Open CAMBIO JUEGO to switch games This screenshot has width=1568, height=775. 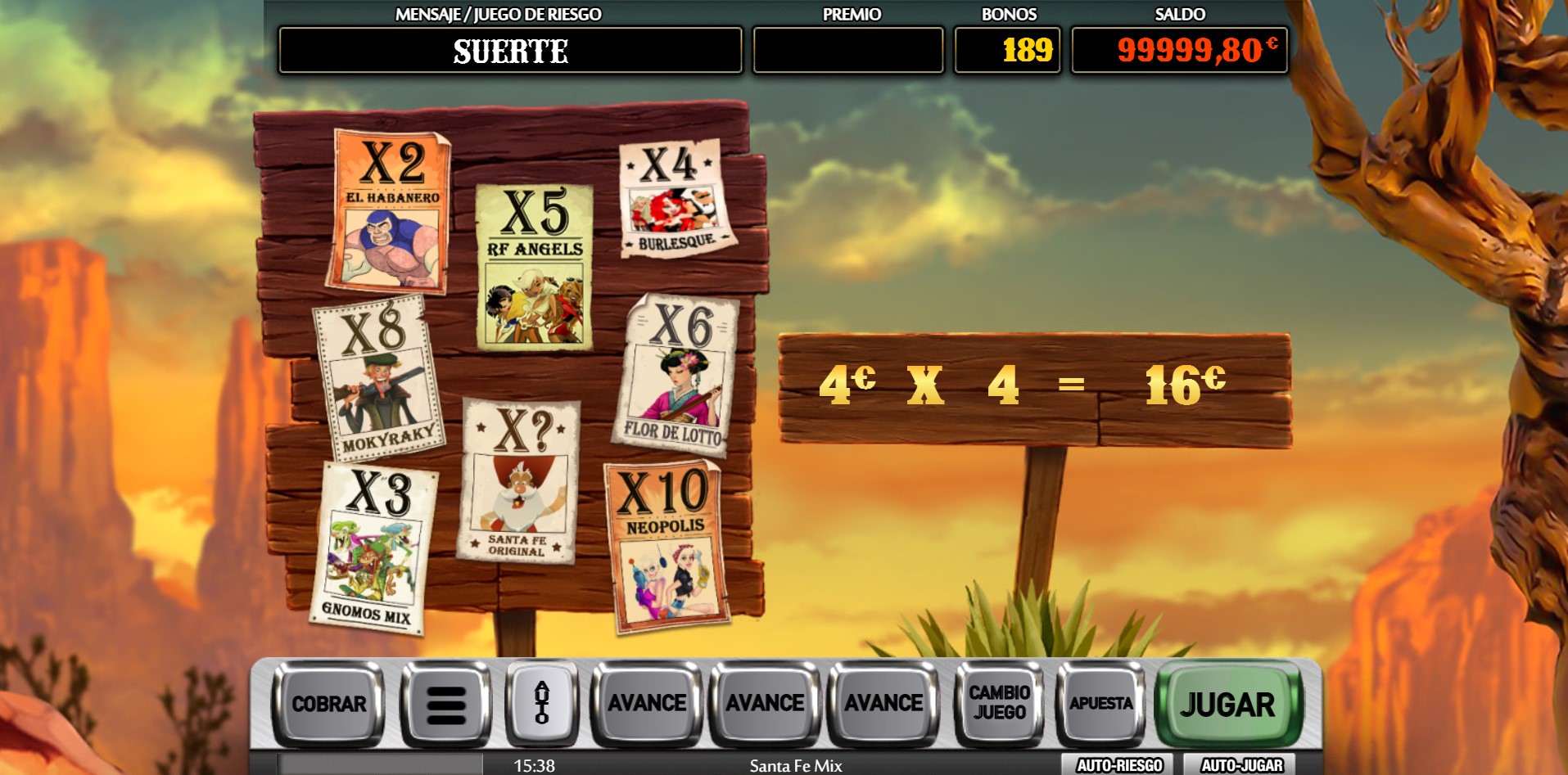click(997, 704)
